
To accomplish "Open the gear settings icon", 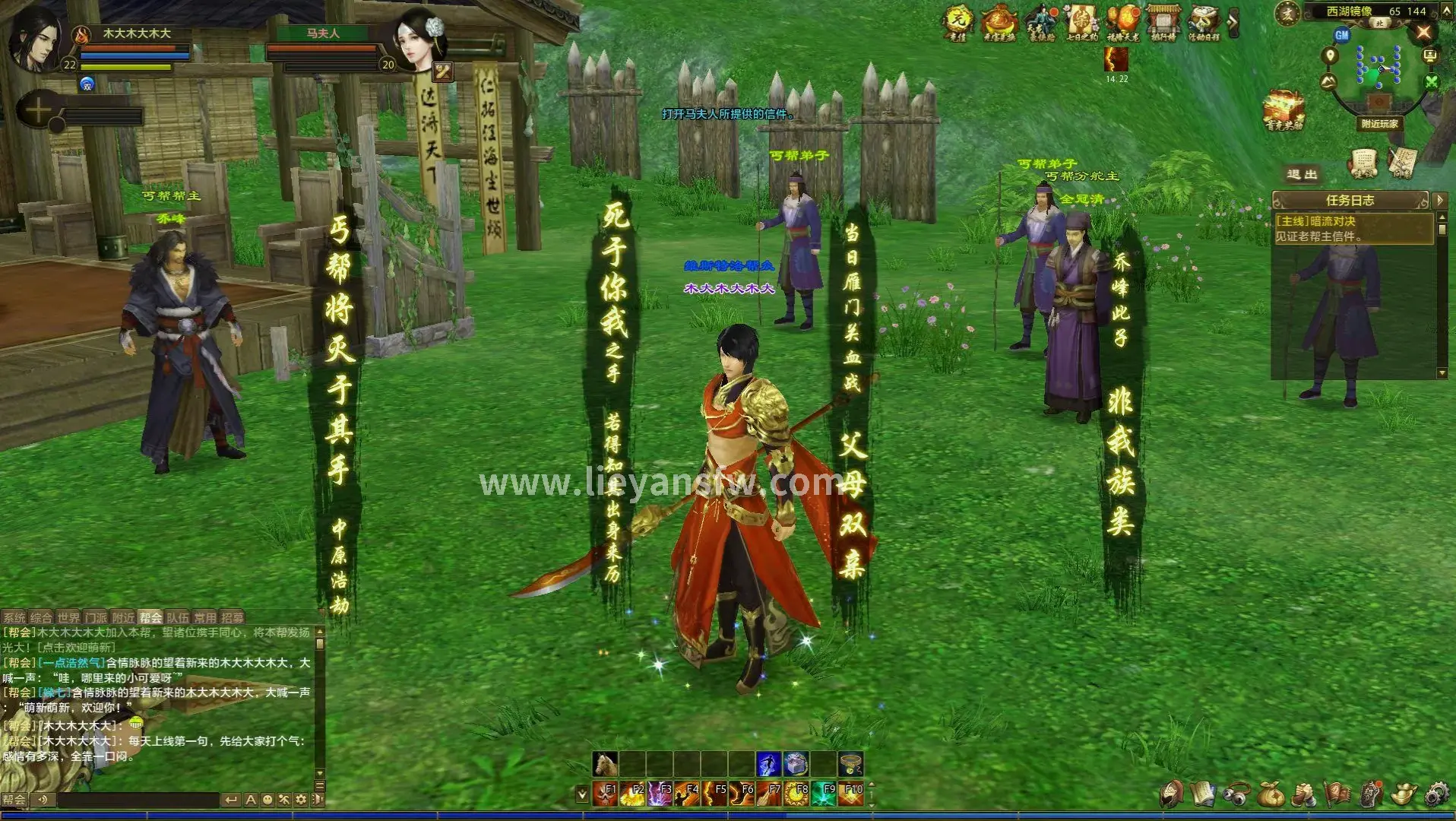I will (x=1435, y=794).
